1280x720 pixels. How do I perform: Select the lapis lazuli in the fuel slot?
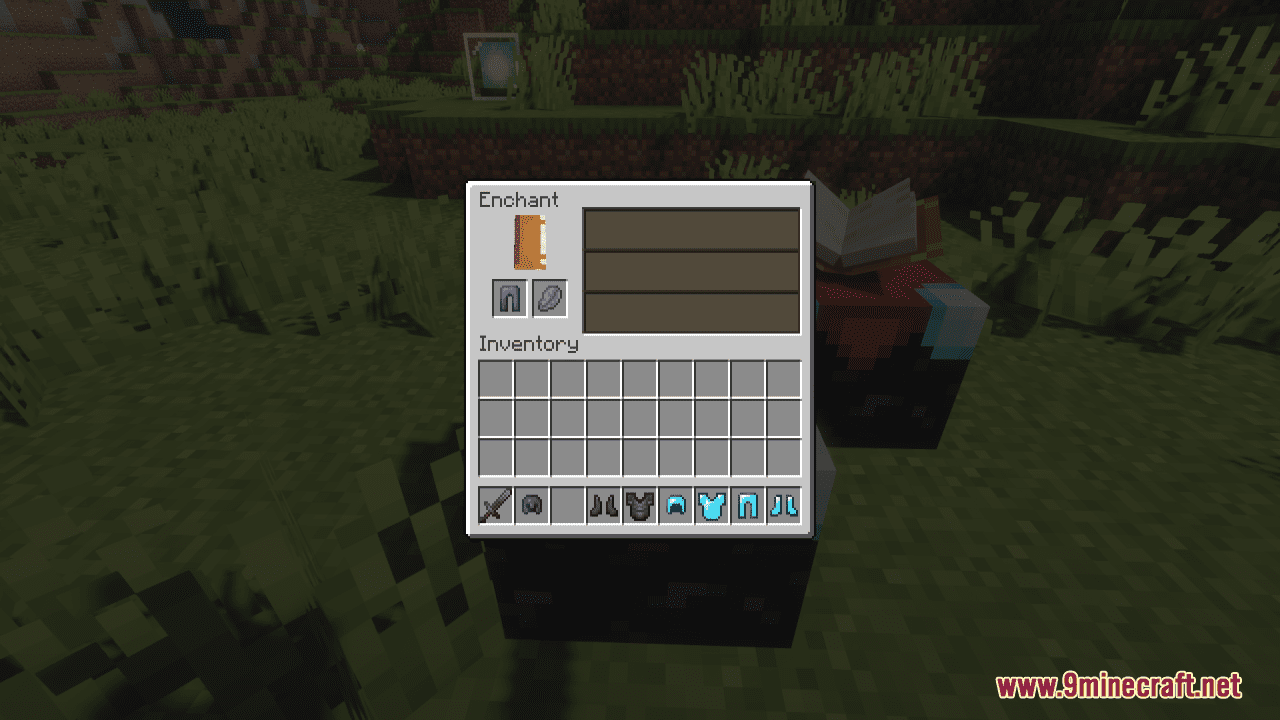click(x=549, y=297)
